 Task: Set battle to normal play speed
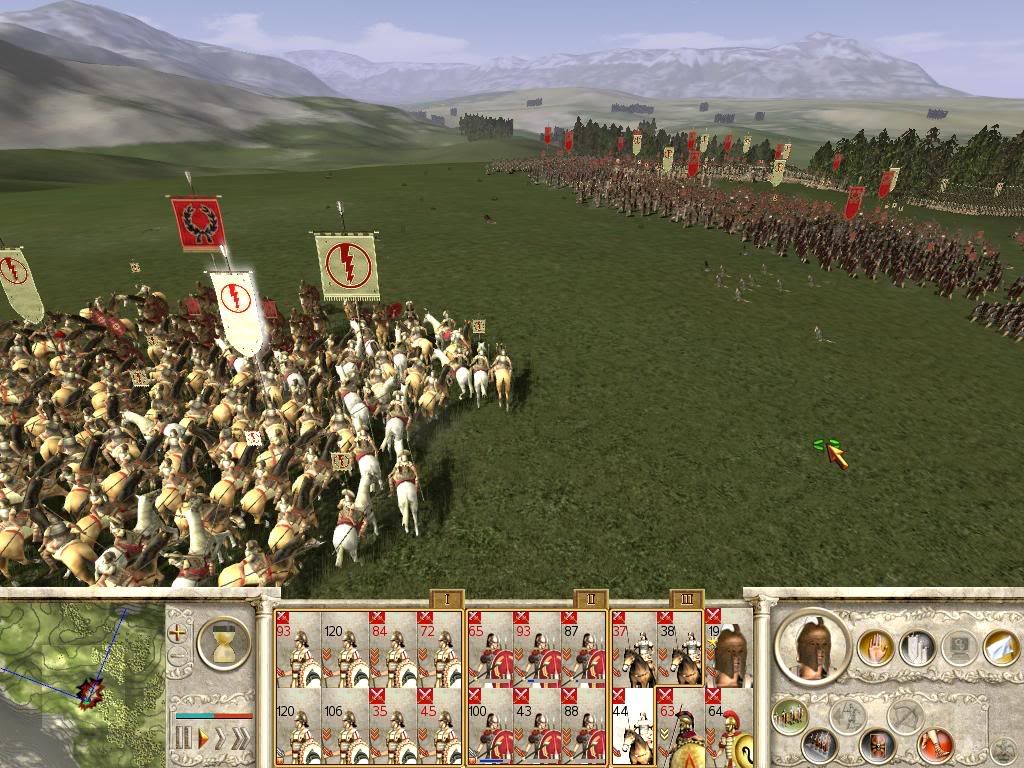pyautogui.click(x=202, y=739)
